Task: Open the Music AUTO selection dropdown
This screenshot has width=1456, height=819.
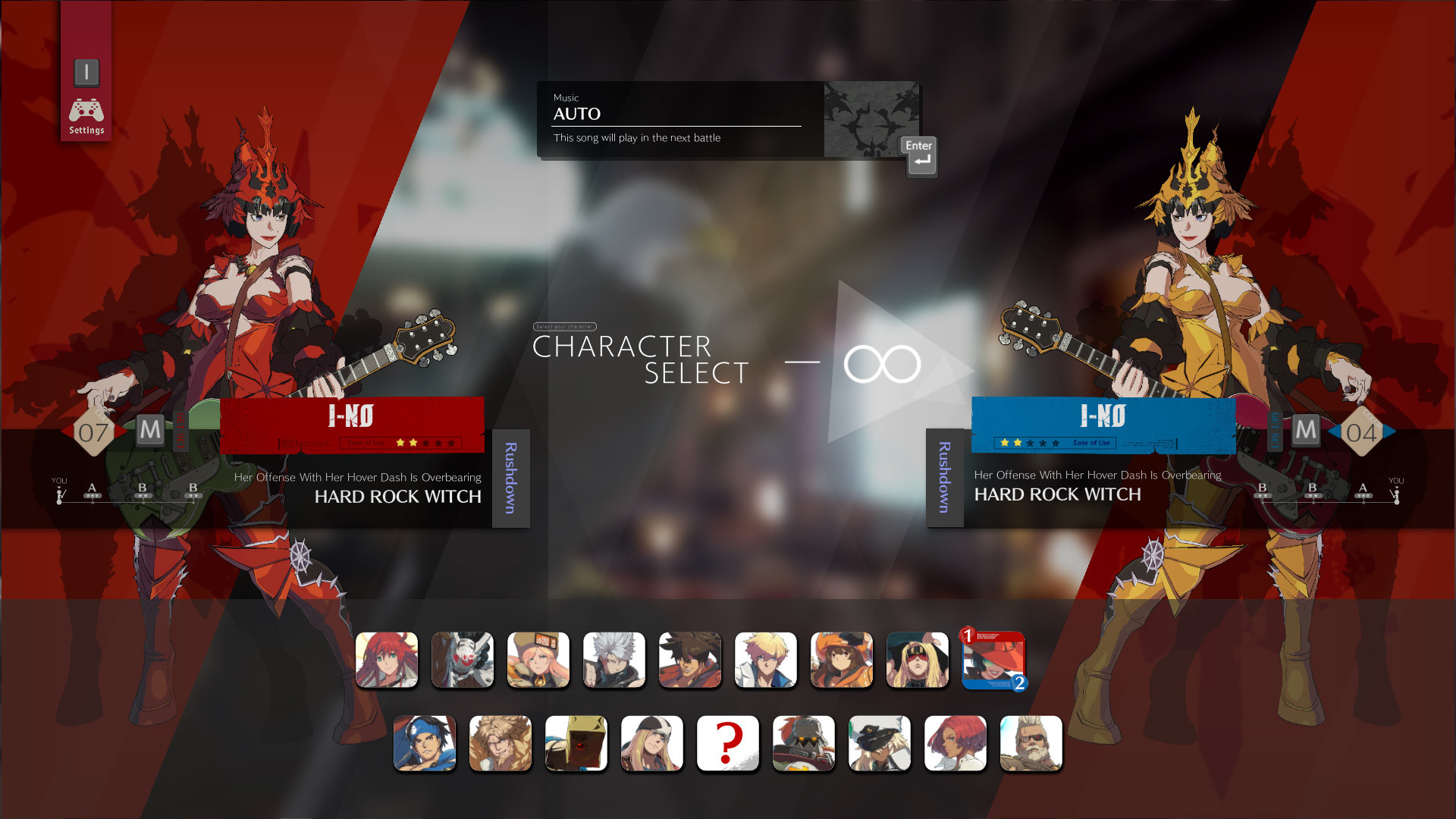Action: pos(675,114)
